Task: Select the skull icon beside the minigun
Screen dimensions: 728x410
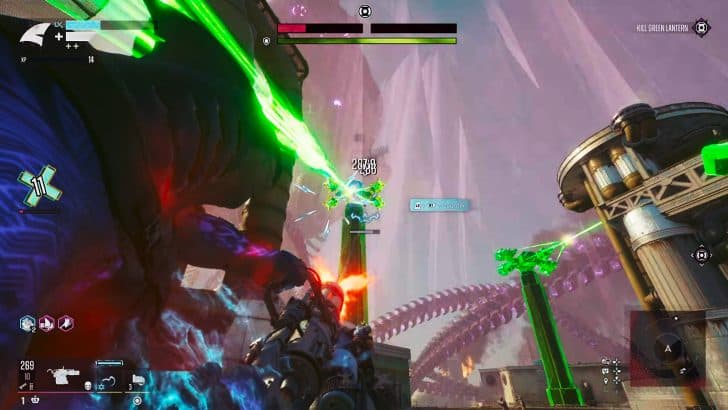Action: tap(89, 383)
